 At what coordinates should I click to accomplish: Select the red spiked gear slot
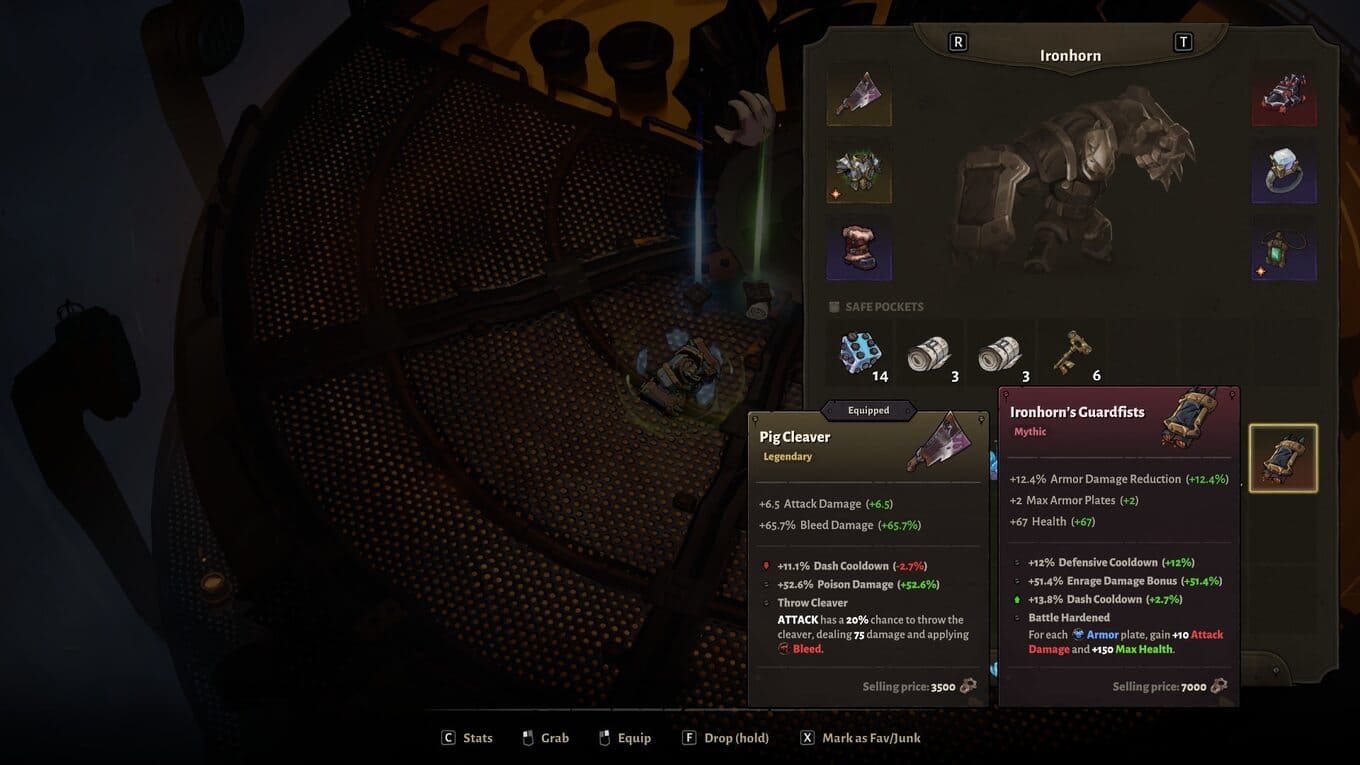click(1284, 94)
